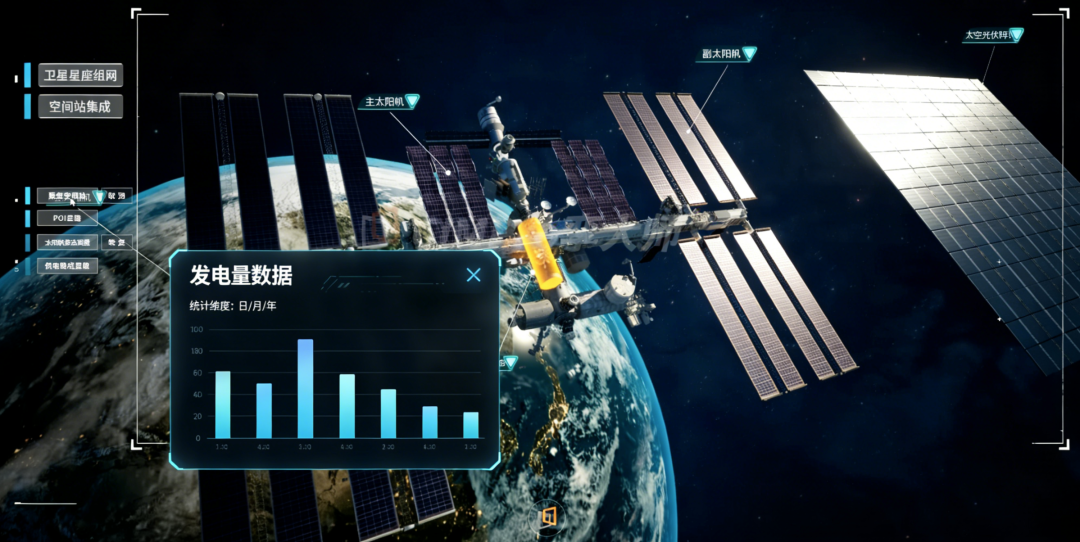Click the POI button in the left list

tap(67, 217)
